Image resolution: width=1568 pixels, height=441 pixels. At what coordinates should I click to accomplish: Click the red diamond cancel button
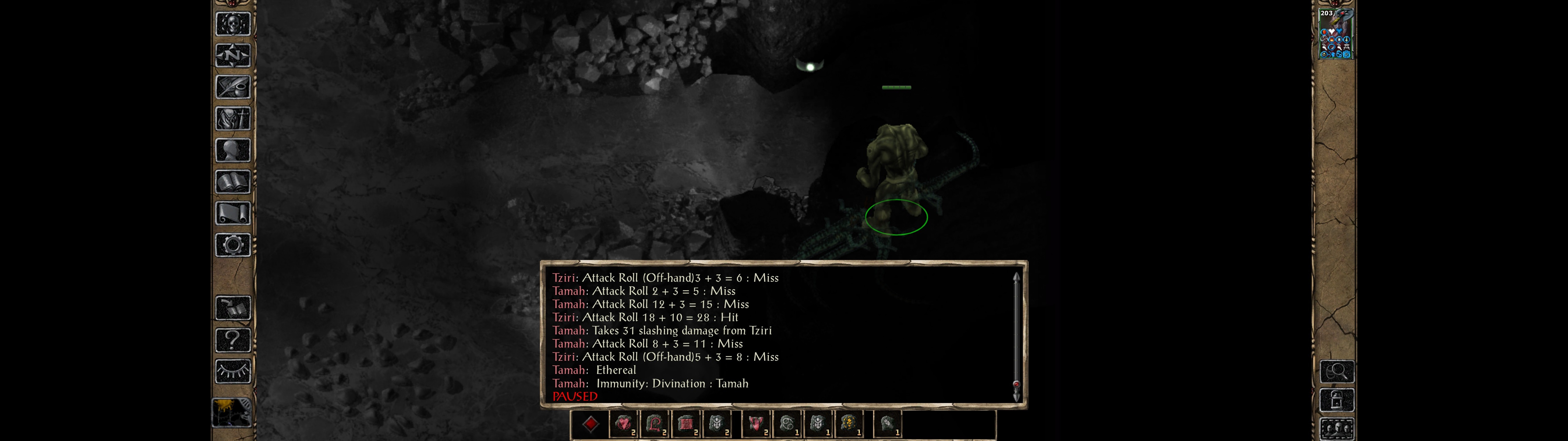(590, 424)
